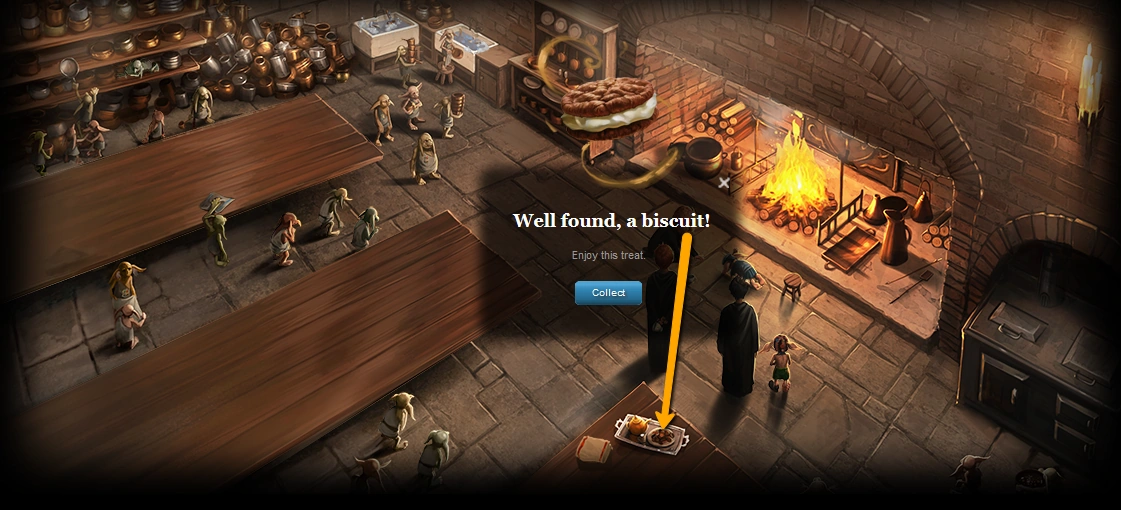Close the biscuit found popup
1121x510 pixels.
(724, 183)
